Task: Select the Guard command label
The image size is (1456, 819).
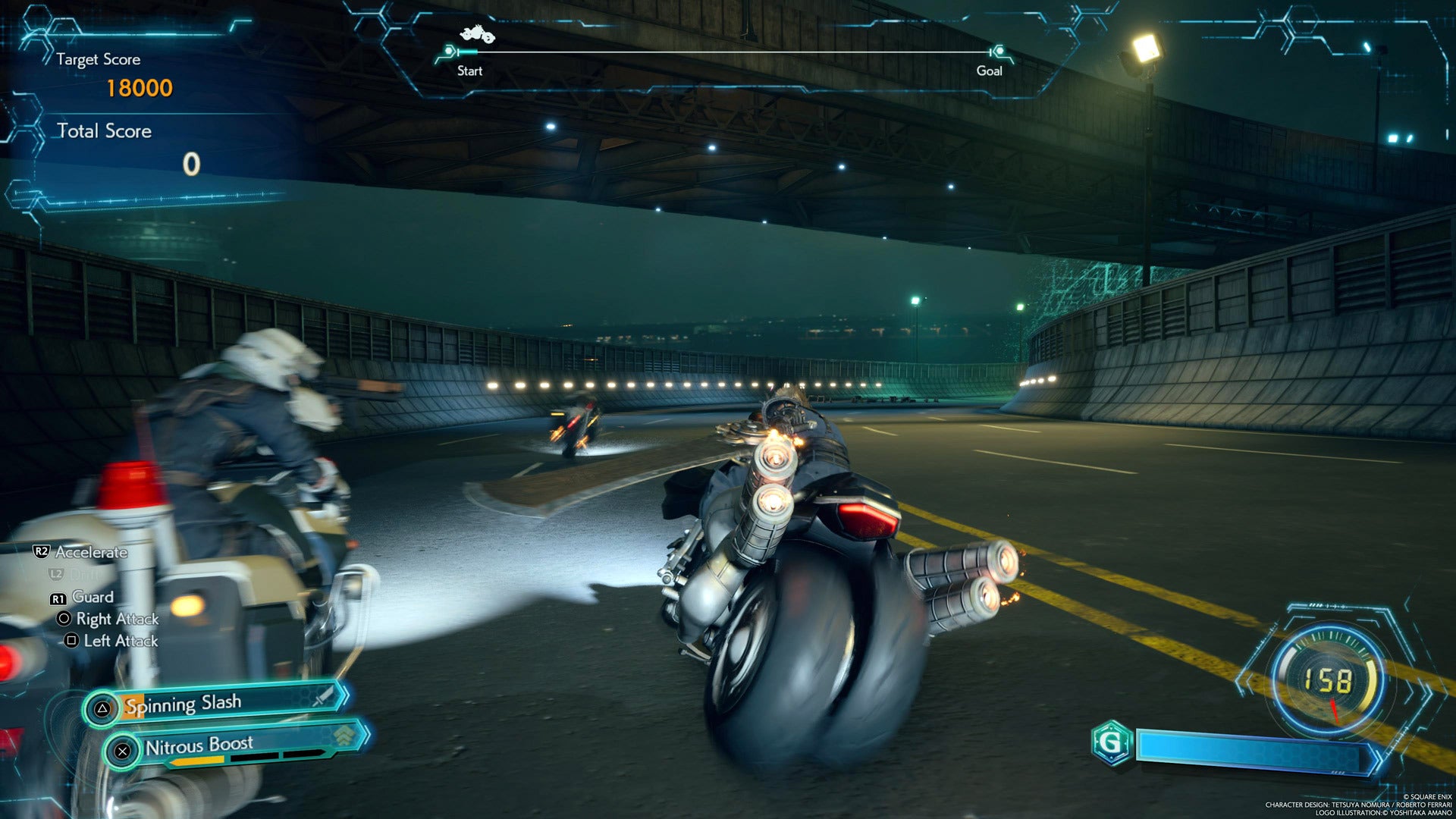Action: [x=93, y=597]
